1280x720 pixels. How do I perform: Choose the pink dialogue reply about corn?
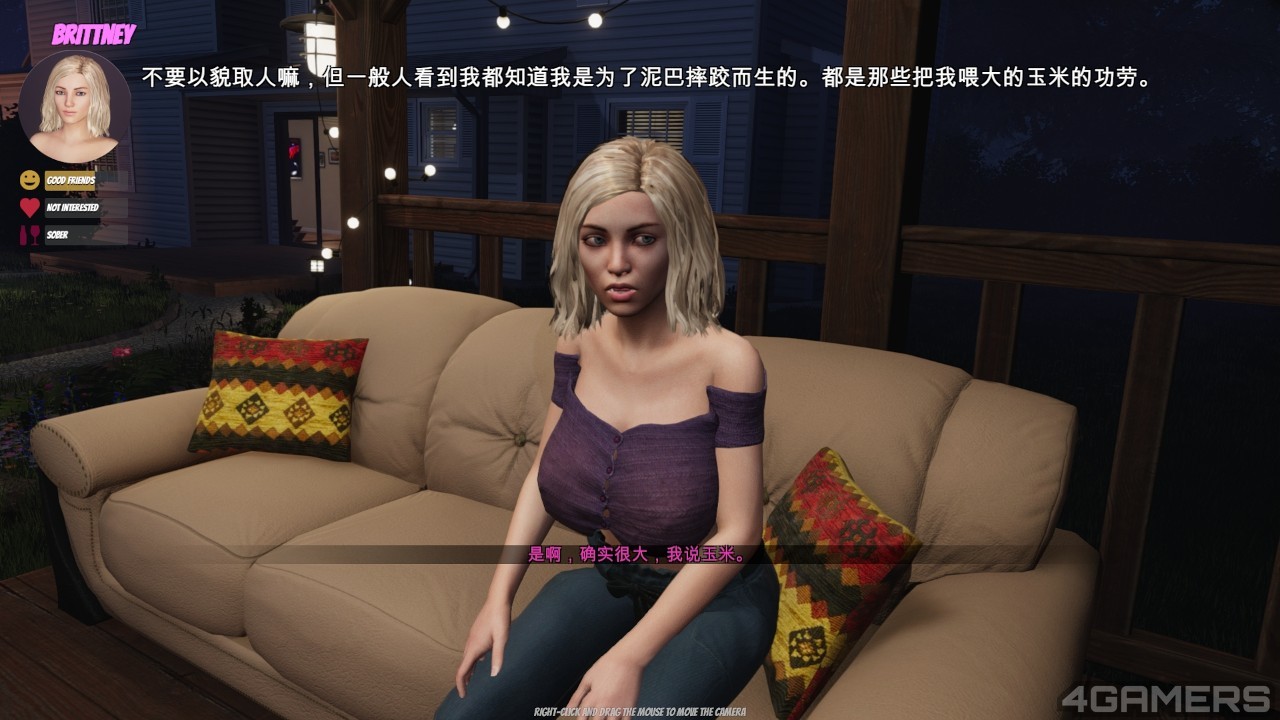click(x=637, y=554)
